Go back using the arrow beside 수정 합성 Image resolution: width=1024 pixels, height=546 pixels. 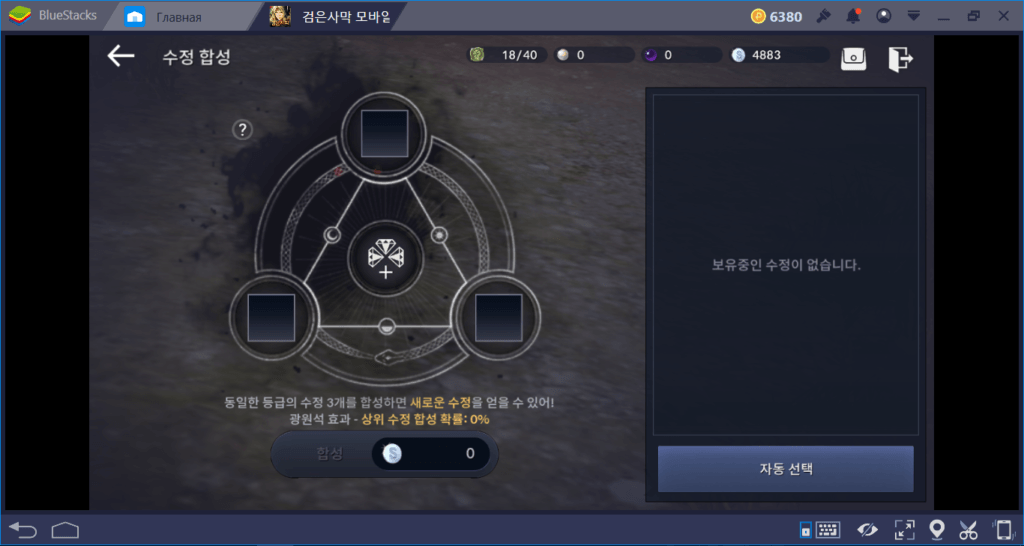click(x=121, y=56)
